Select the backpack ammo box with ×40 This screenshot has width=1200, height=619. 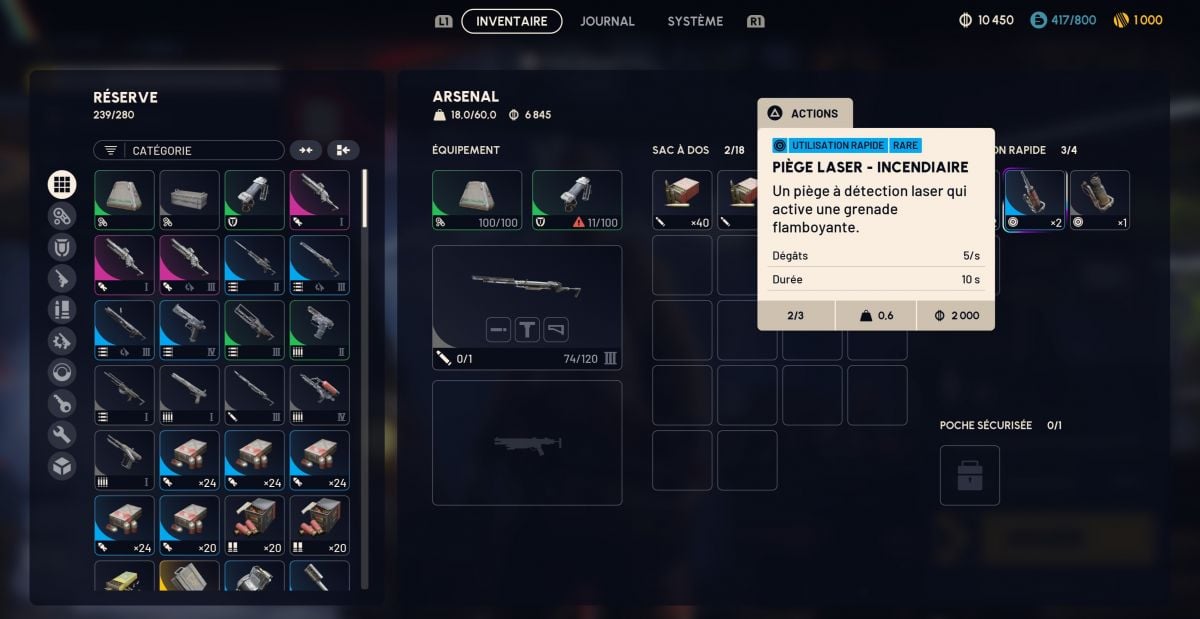682,200
